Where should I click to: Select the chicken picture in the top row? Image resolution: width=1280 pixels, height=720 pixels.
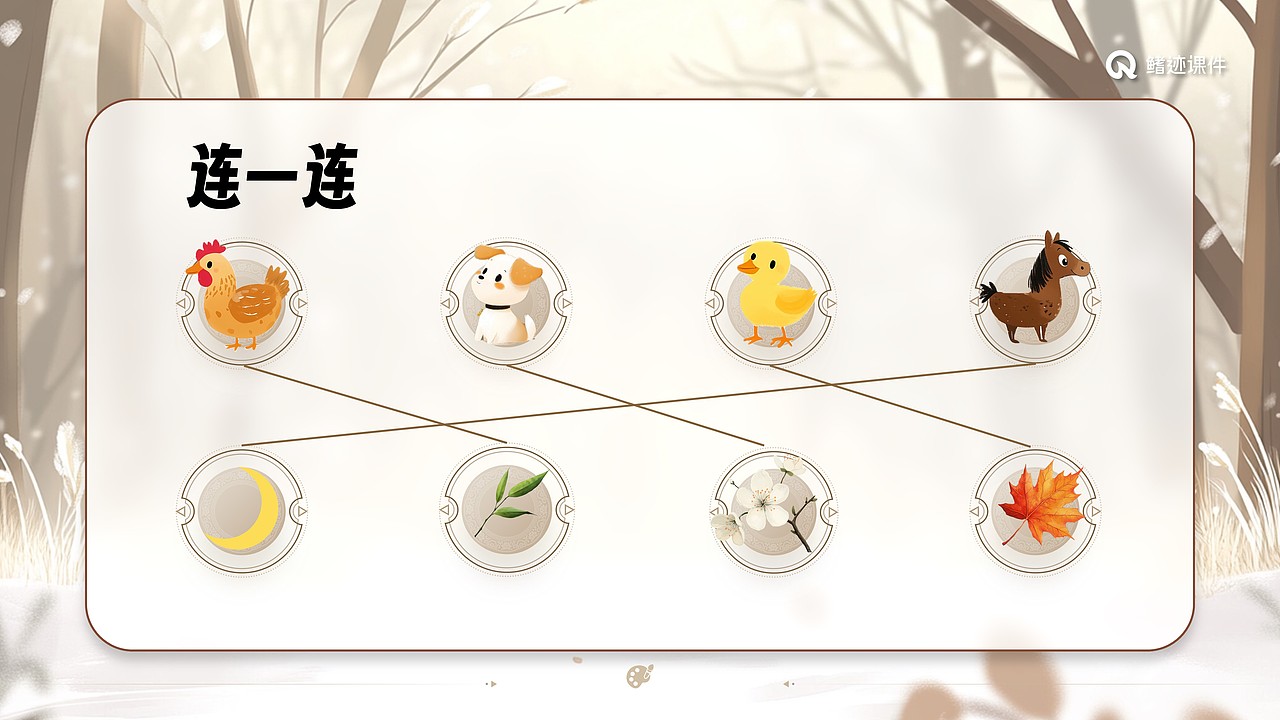pyautogui.click(x=240, y=300)
